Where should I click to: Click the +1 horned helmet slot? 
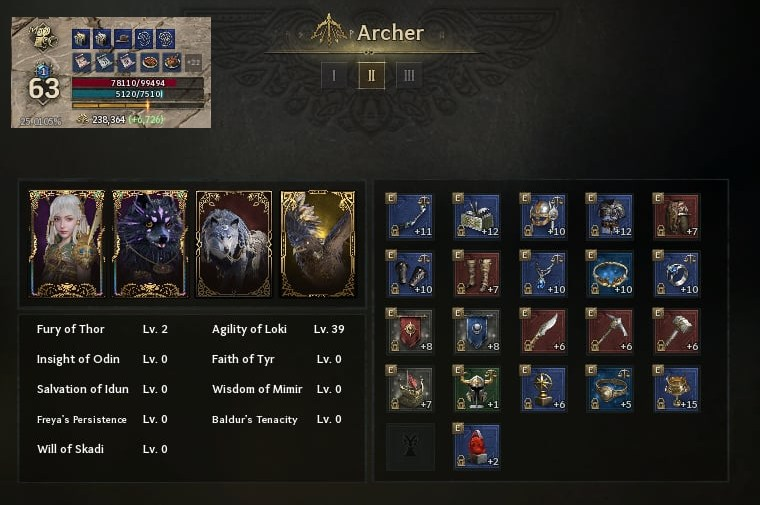click(x=476, y=388)
